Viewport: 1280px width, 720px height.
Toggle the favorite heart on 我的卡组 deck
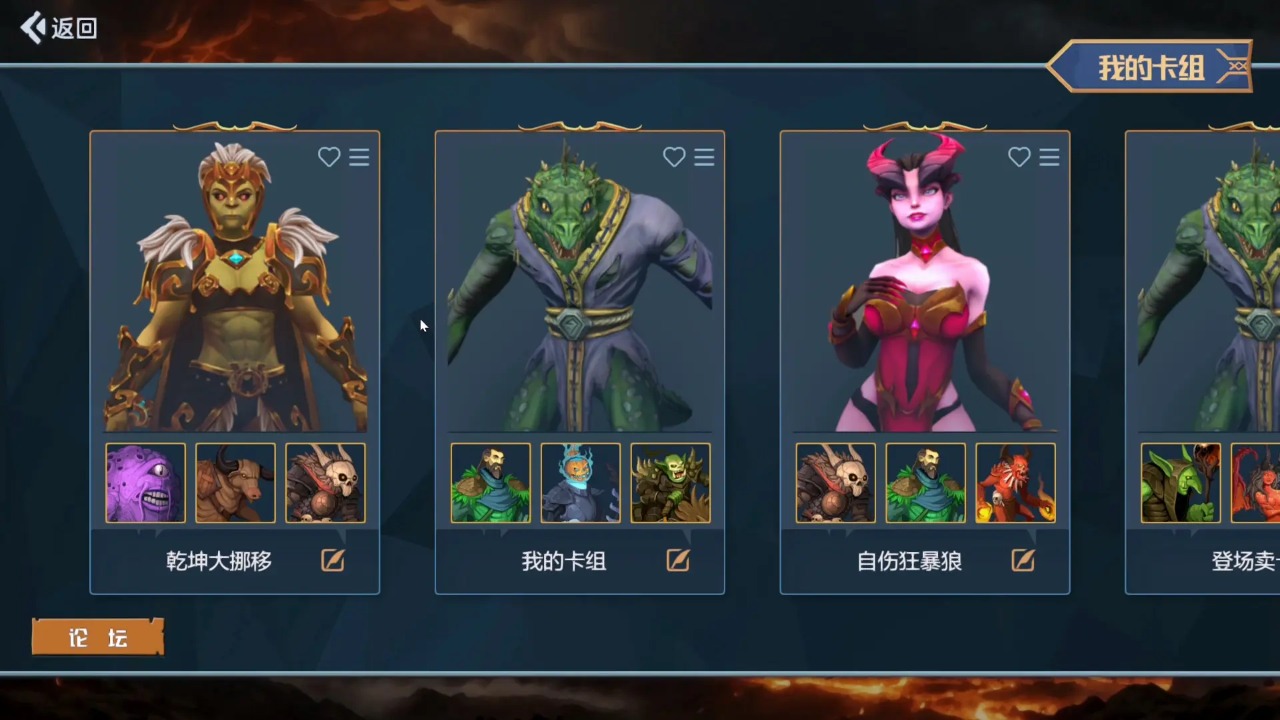click(x=673, y=157)
